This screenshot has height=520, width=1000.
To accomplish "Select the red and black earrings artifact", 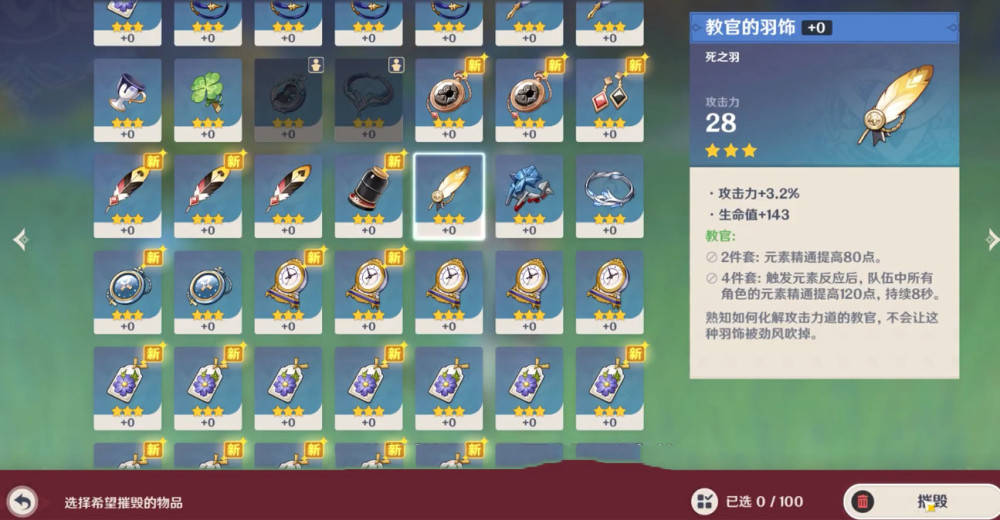I will coord(609,93).
